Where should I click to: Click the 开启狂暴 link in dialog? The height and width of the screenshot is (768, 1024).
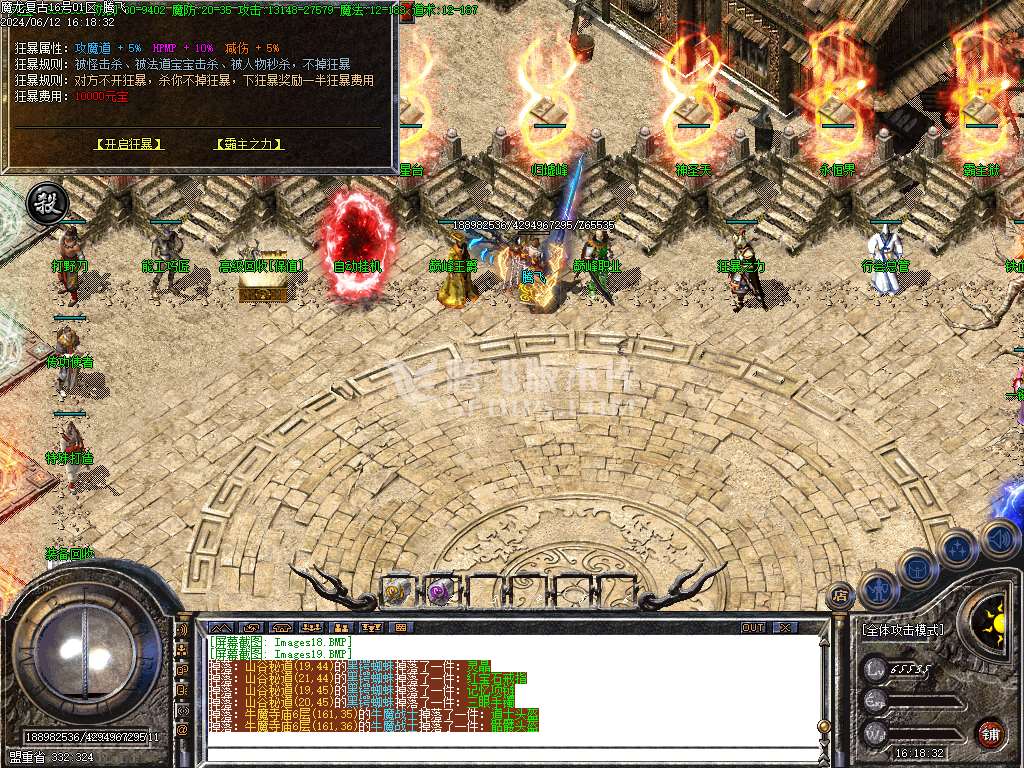[129, 144]
